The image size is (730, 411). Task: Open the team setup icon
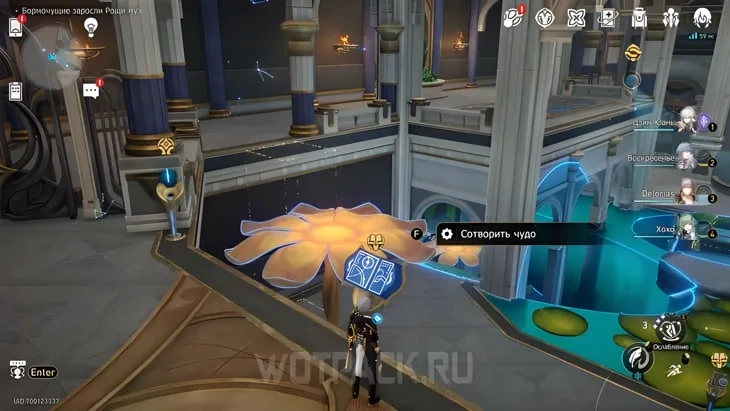670,17
